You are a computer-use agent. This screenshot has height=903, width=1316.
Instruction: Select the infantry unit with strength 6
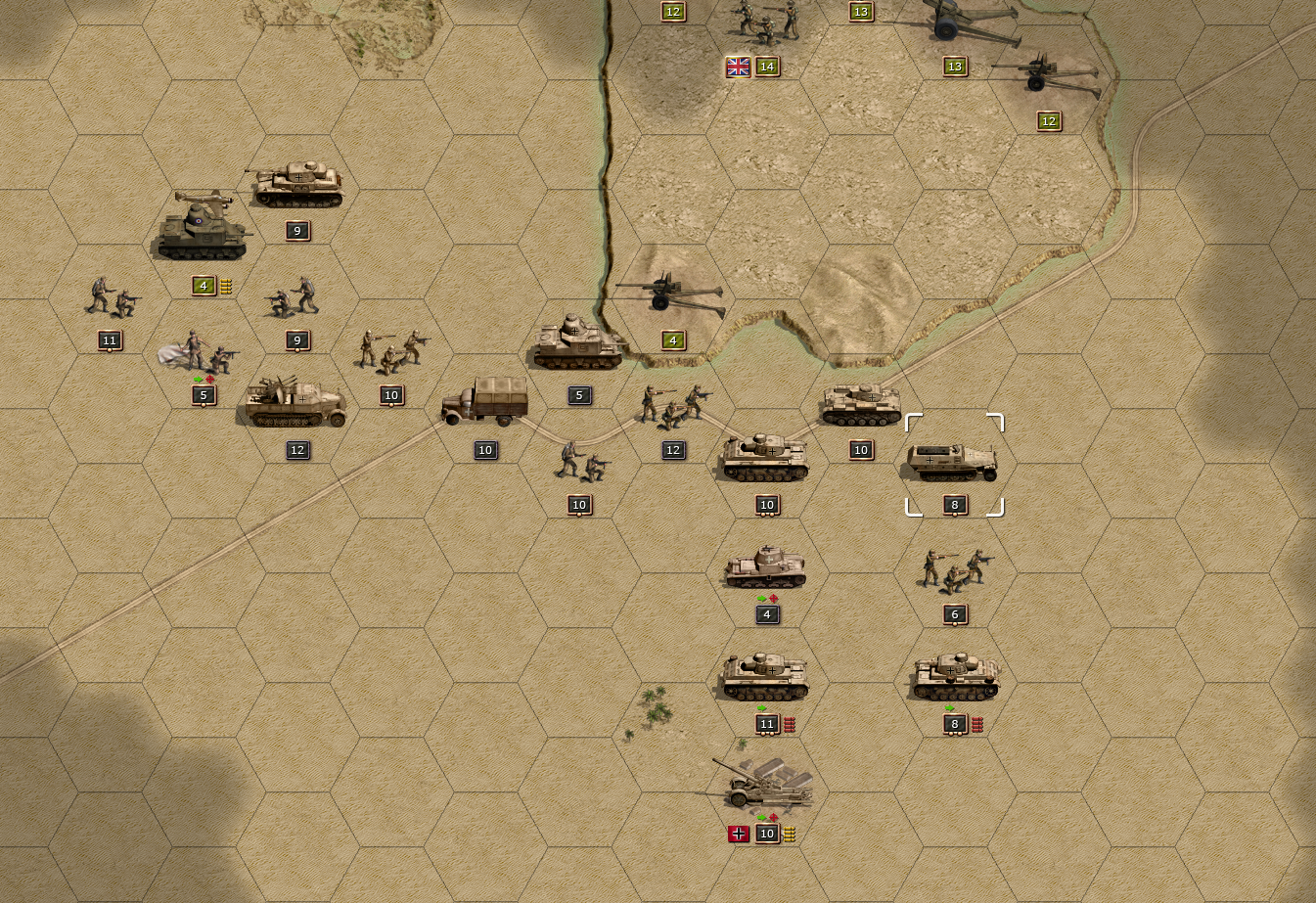(x=955, y=571)
